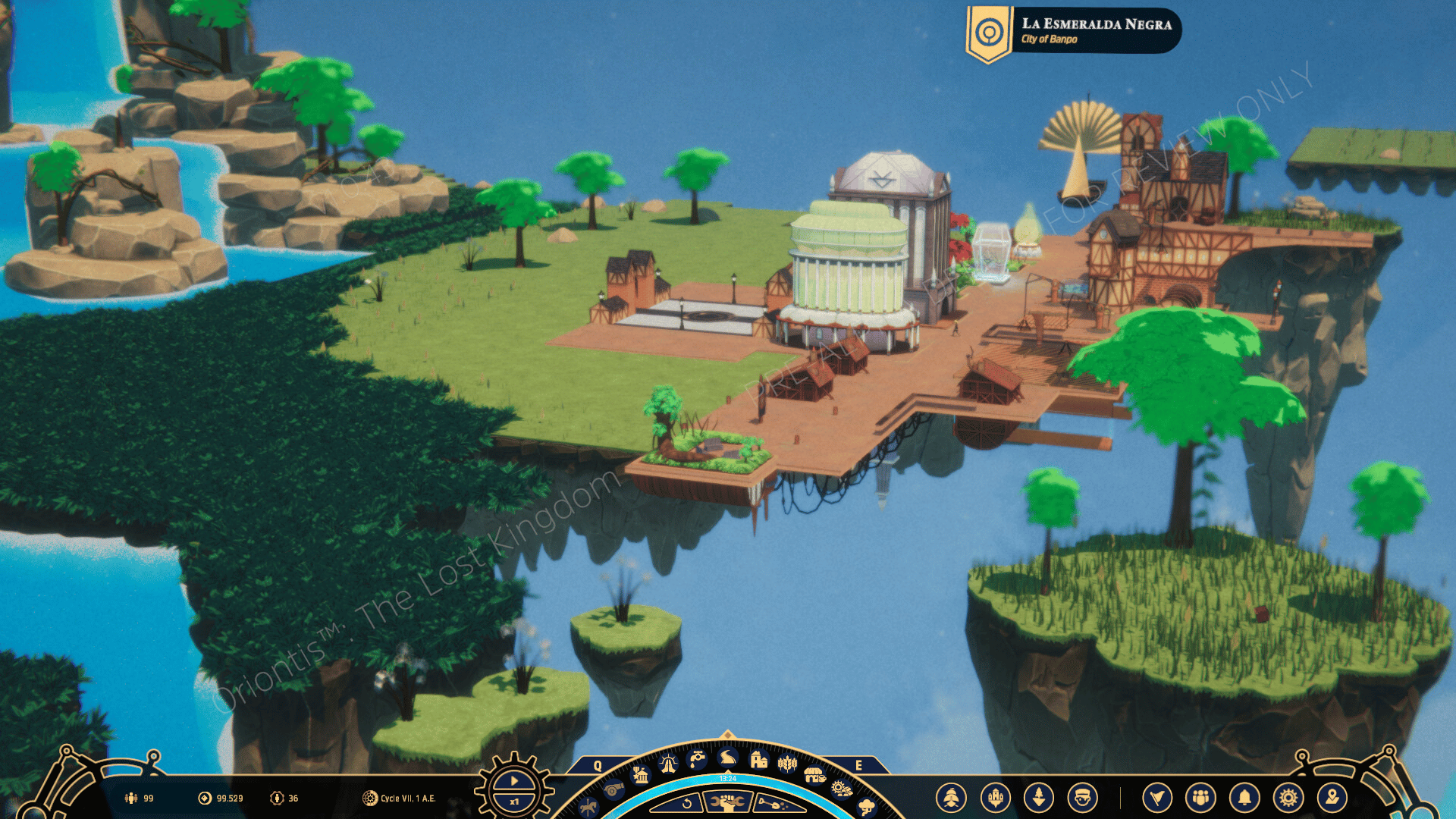
Task: Open the market stall commerce category
Action: coord(814,775)
